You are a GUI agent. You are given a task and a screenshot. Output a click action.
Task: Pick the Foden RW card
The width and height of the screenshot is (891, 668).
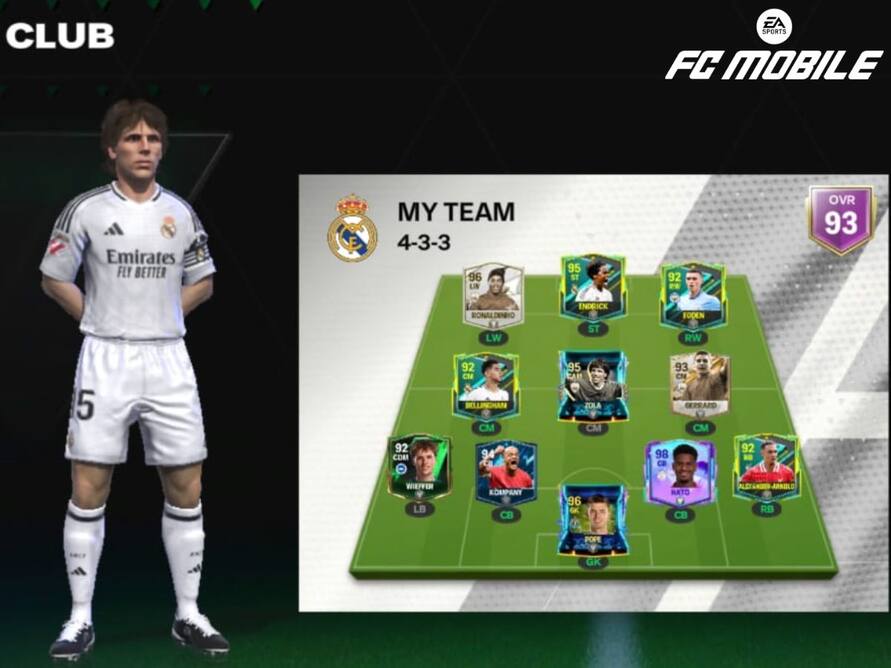click(x=692, y=295)
